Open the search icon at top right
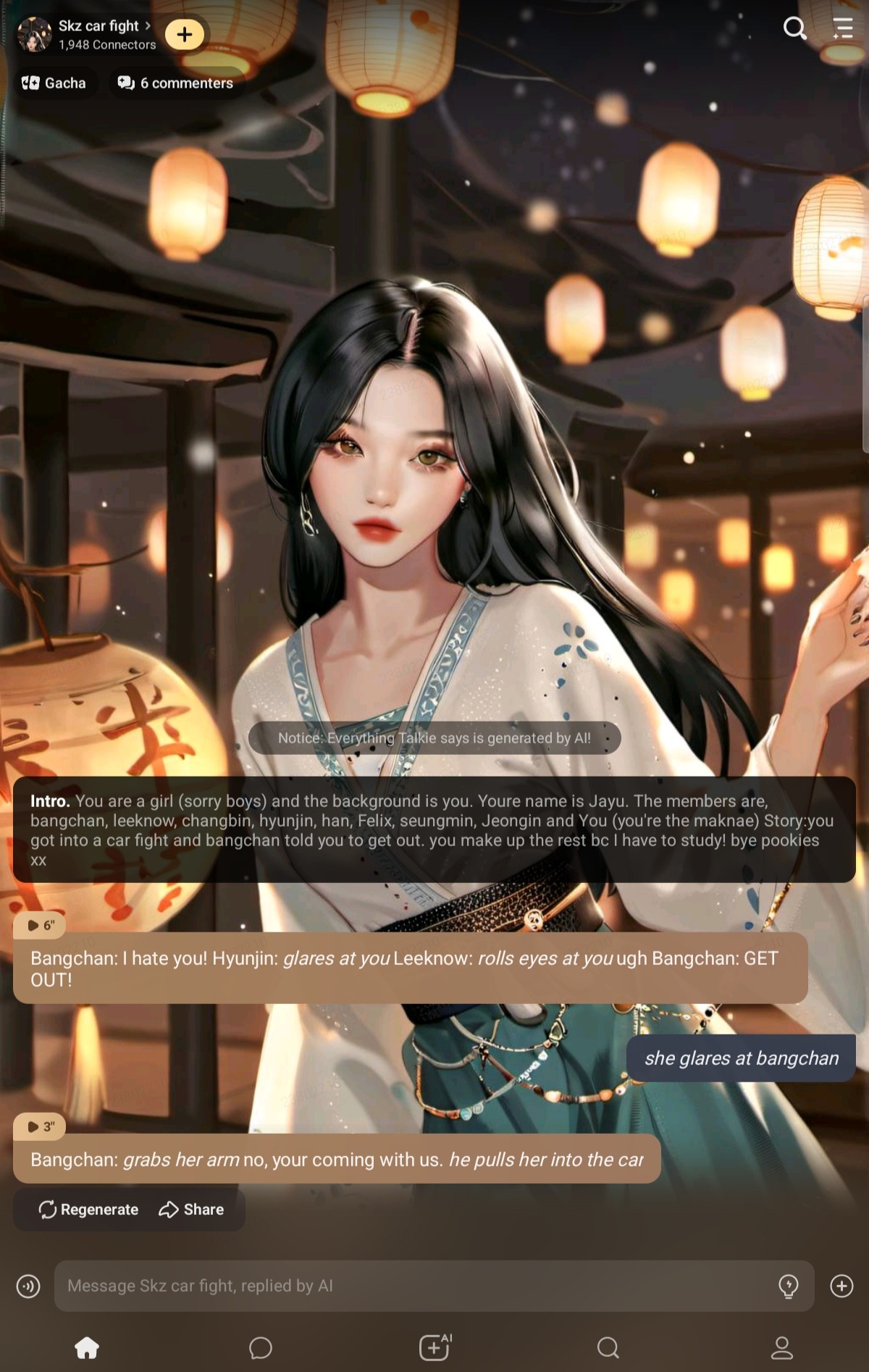 [x=794, y=28]
